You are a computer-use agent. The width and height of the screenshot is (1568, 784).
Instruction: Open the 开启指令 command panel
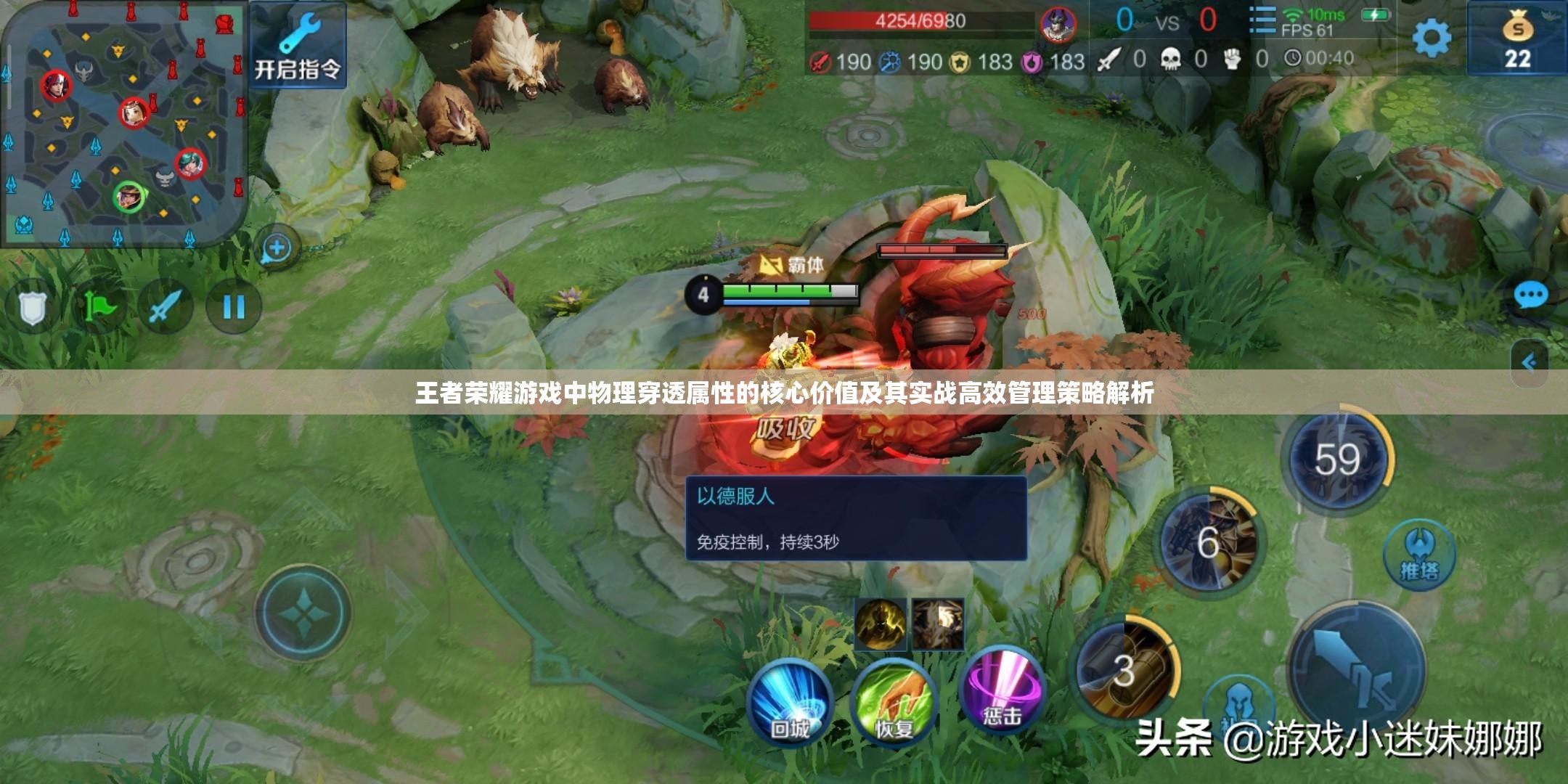[x=298, y=45]
